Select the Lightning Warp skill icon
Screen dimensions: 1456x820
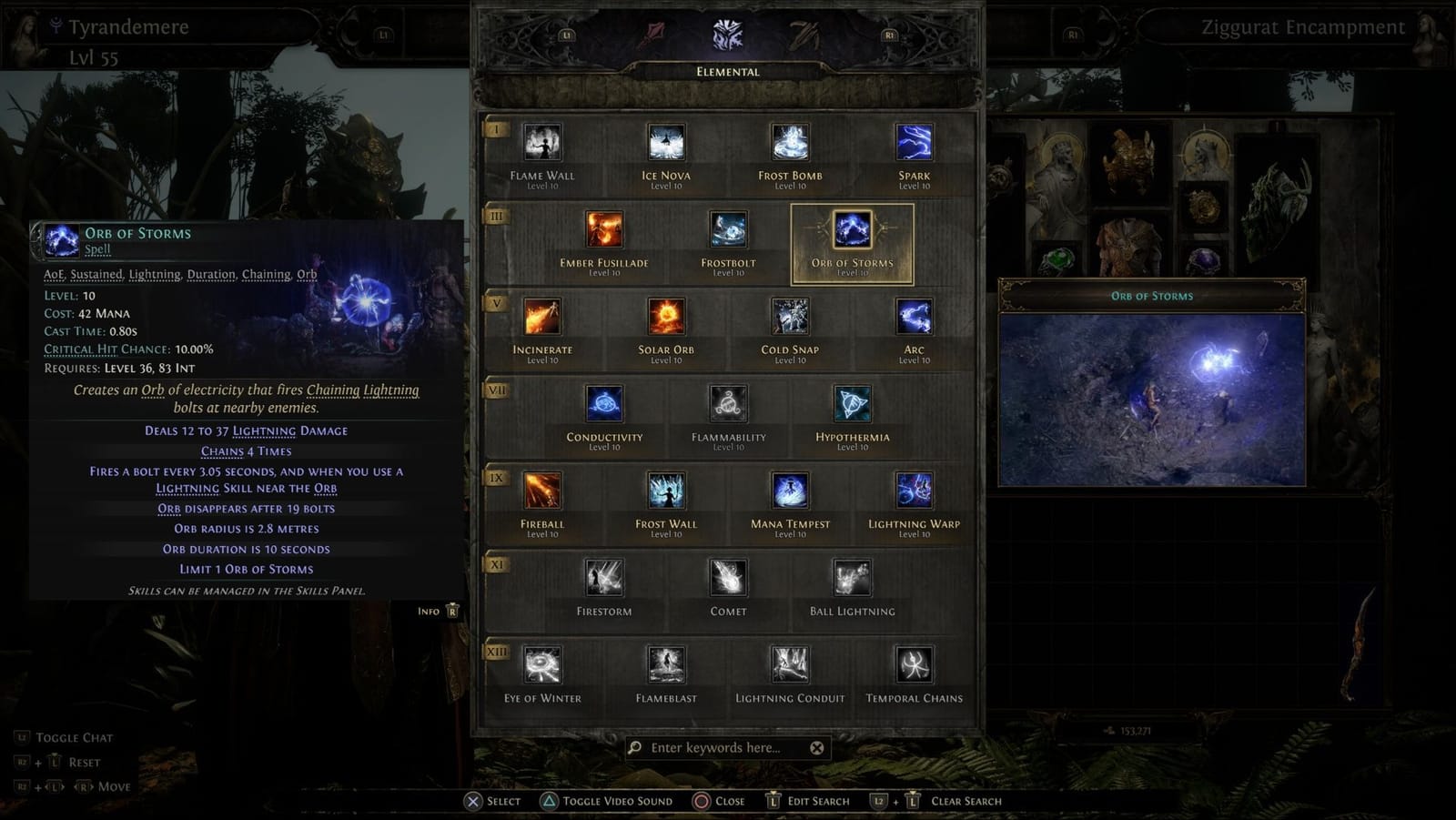(x=914, y=492)
